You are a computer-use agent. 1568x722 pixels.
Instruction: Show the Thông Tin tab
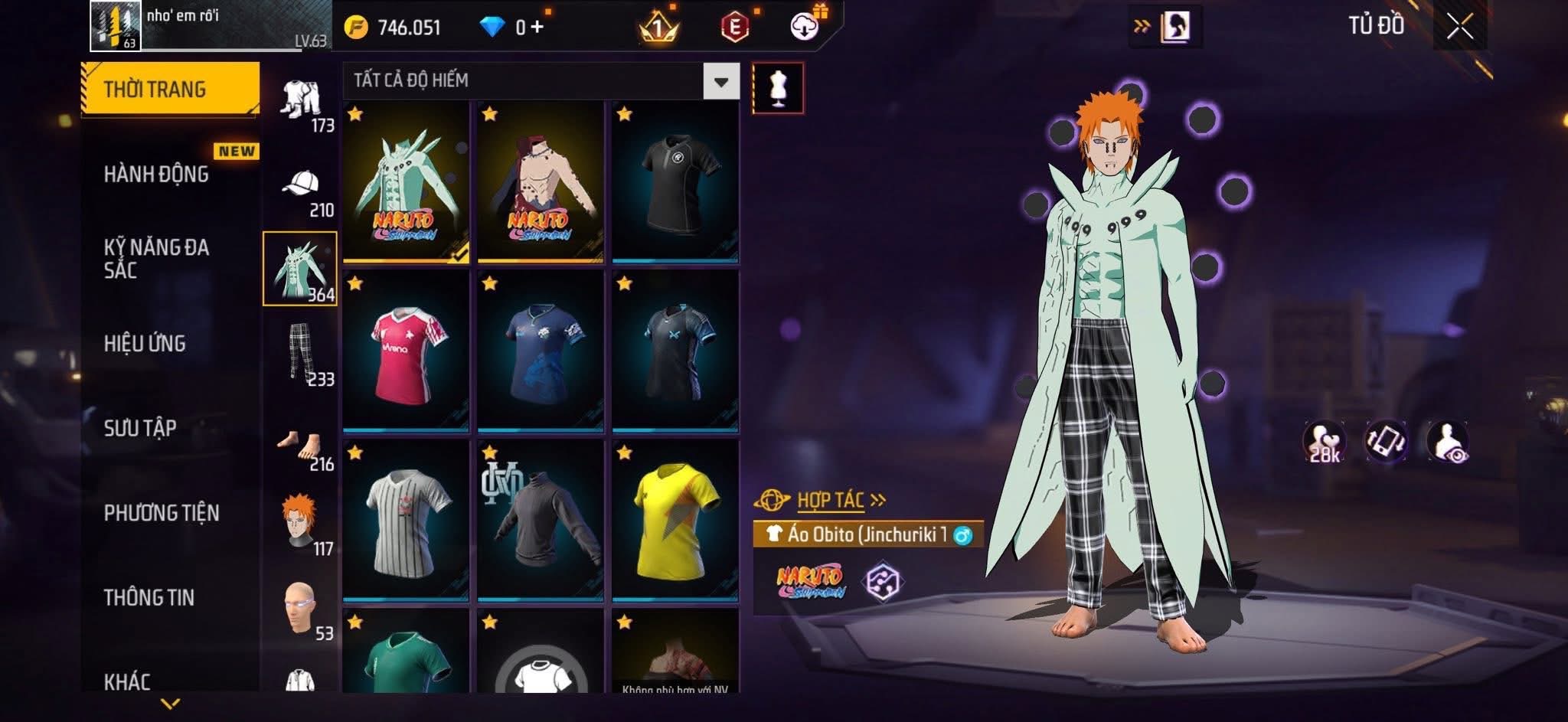click(149, 597)
